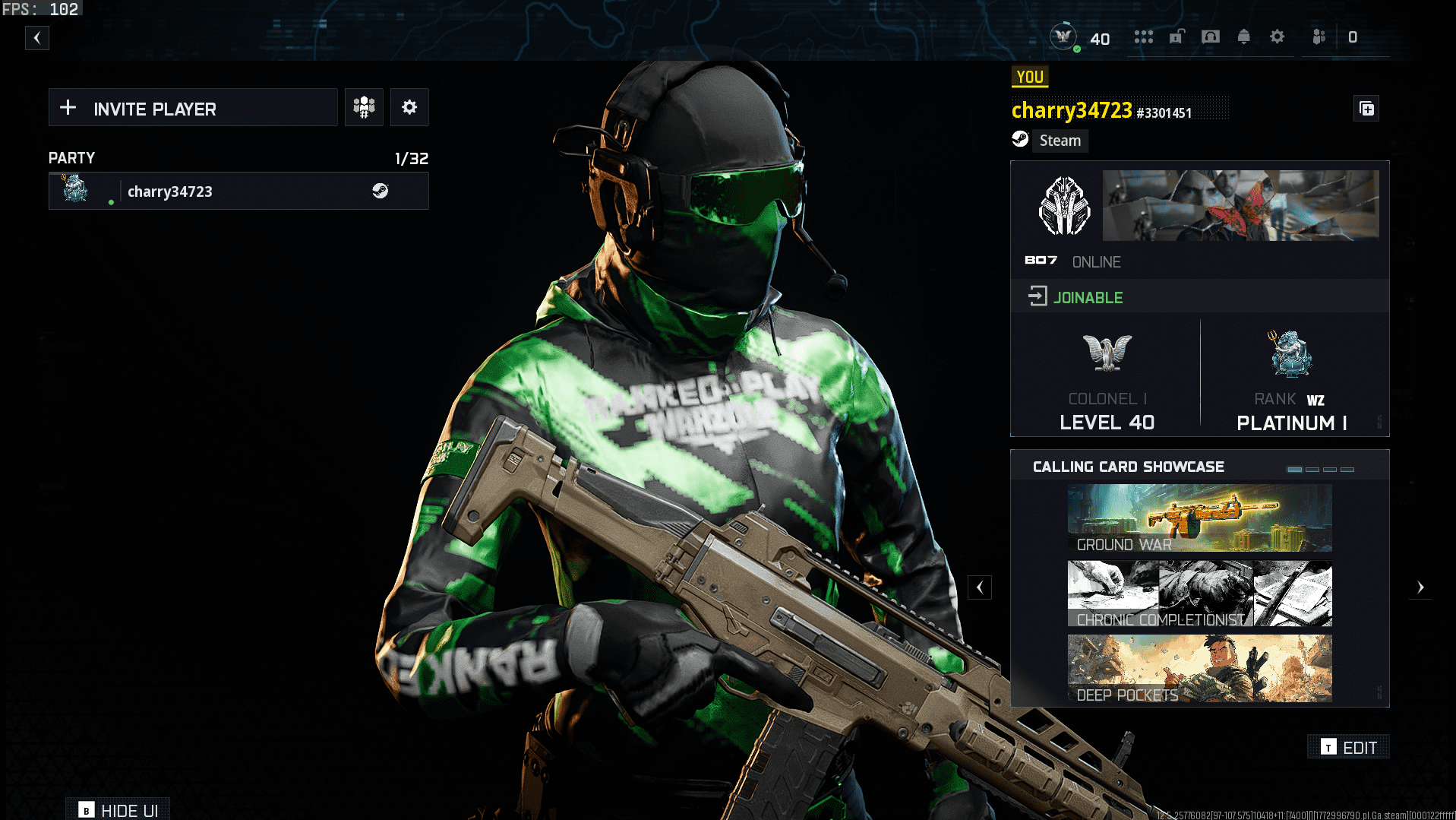The image size is (1456, 820).
Task: Click the Edit showcase button
Action: pos(1349,748)
